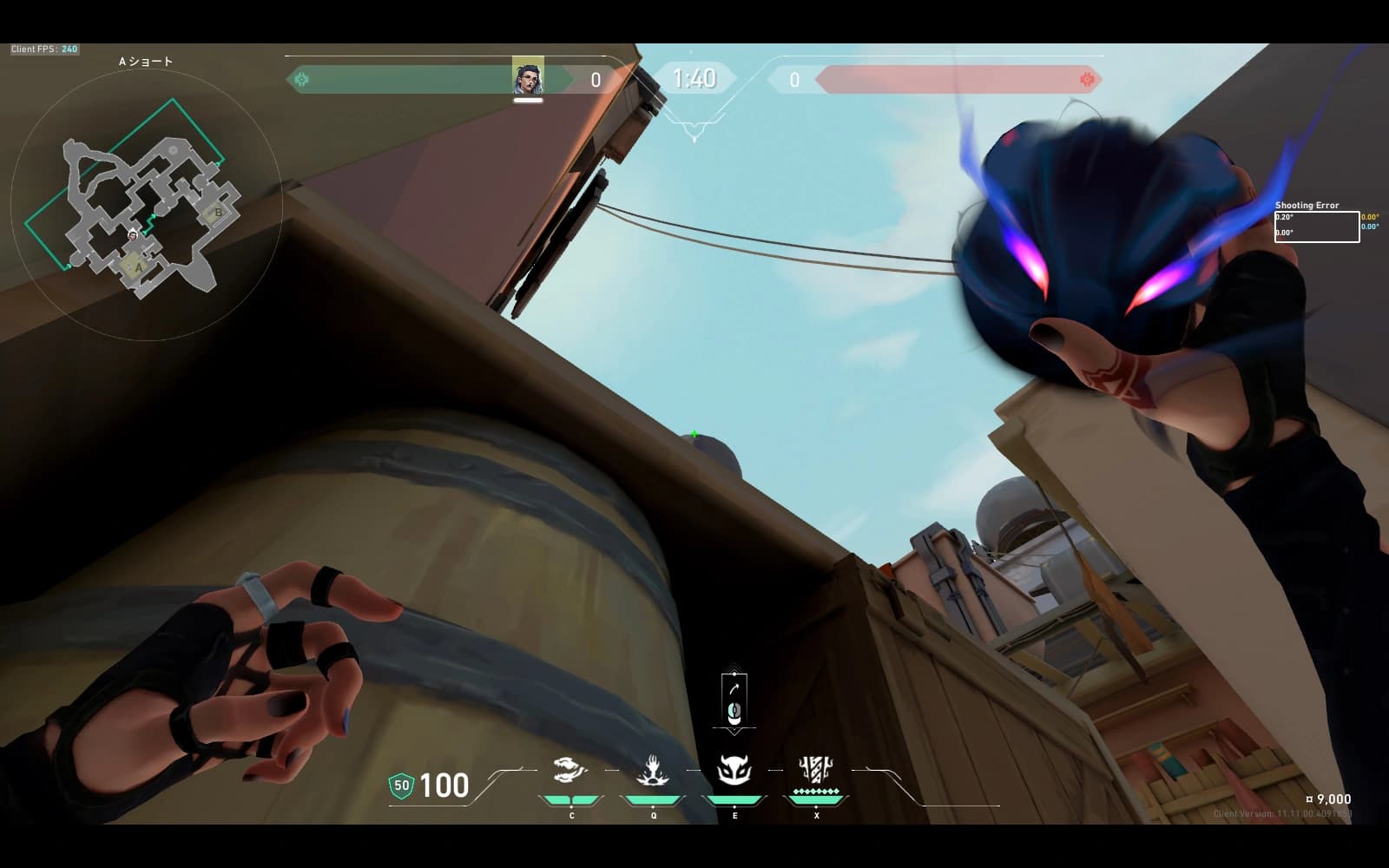Select the A site marker on minimap
The height and width of the screenshot is (868, 1389).
(x=137, y=268)
